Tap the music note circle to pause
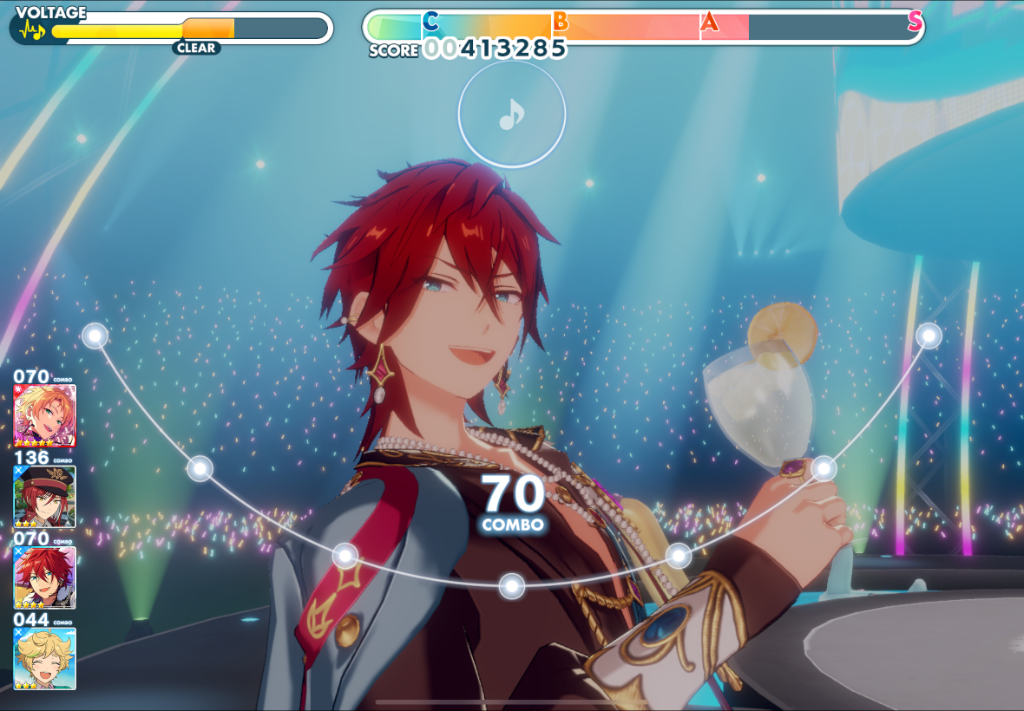This screenshot has width=1024, height=711. click(x=511, y=116)
